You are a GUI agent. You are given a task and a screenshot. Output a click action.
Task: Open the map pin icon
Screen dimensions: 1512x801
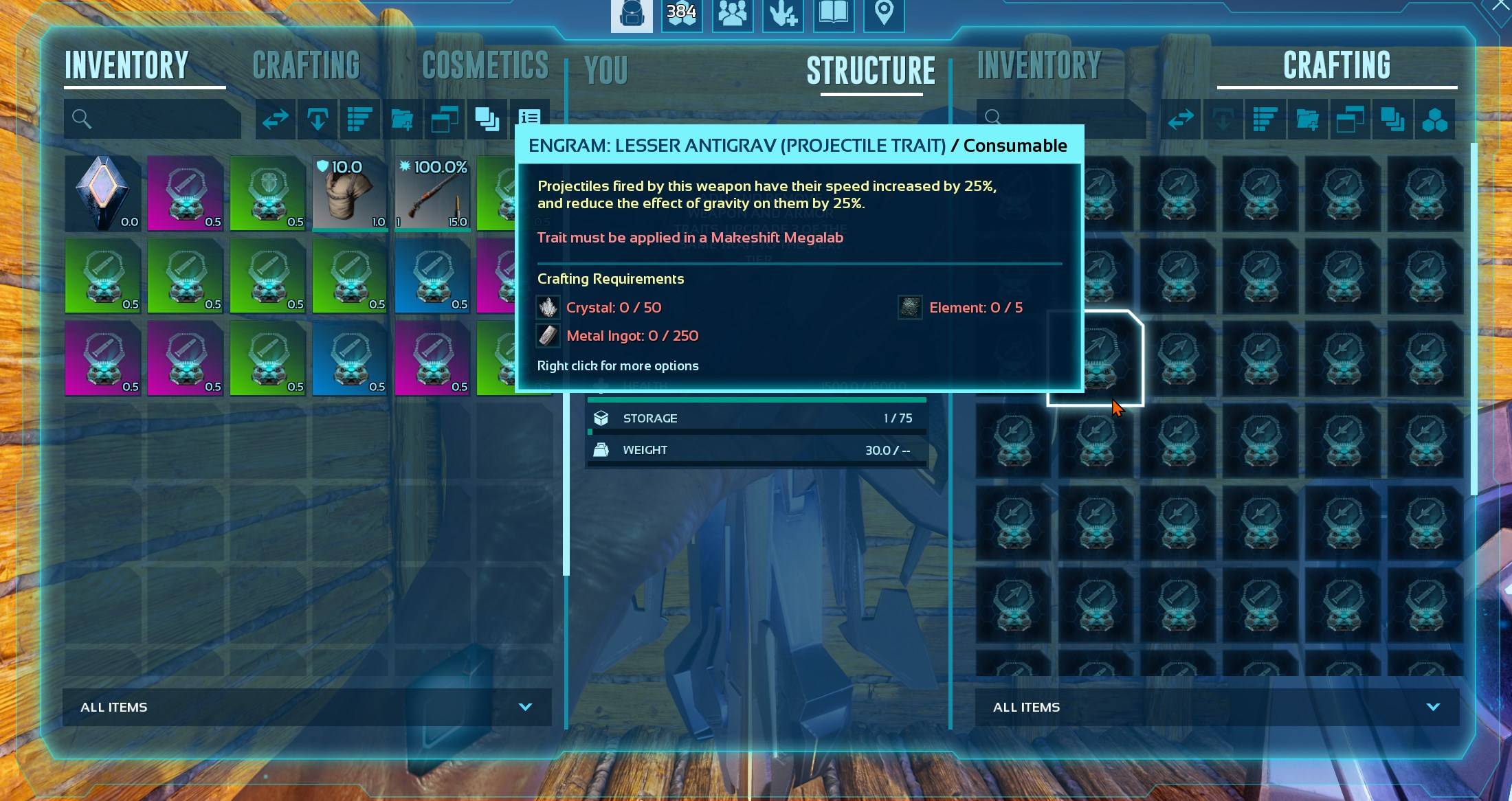click(x=884, y=15)
